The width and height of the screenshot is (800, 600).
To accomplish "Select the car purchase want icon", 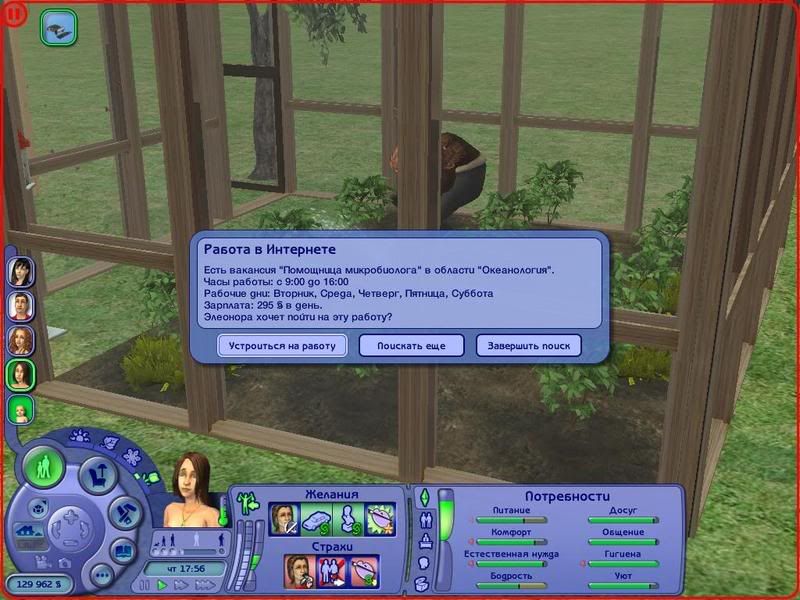I will coord(314,519).
